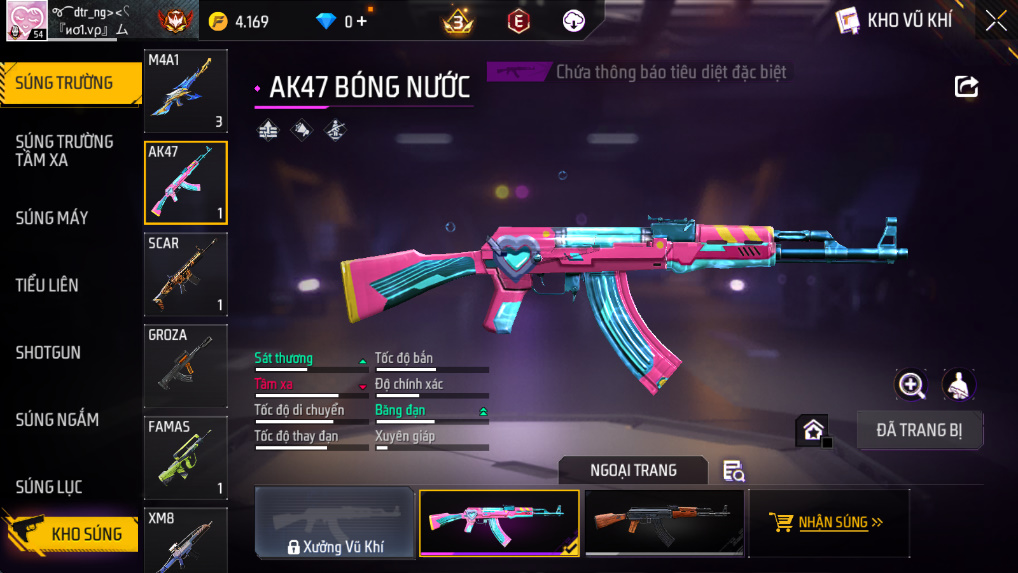Zoom in with the magnifier button
The width and height of the screenshot is (1018, 573).
(x=911, y=385)
